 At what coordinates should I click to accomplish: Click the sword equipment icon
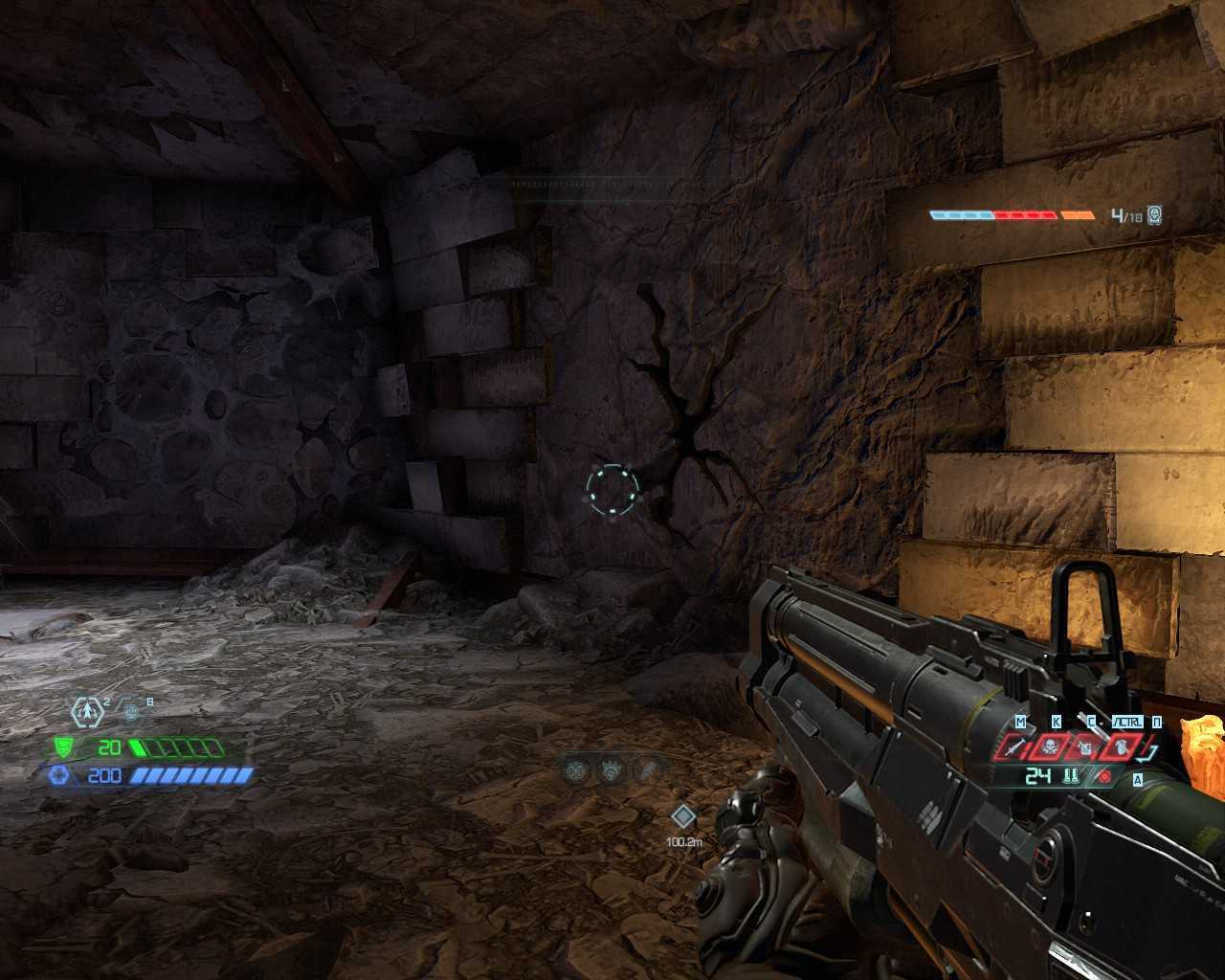click(1016, 747)
